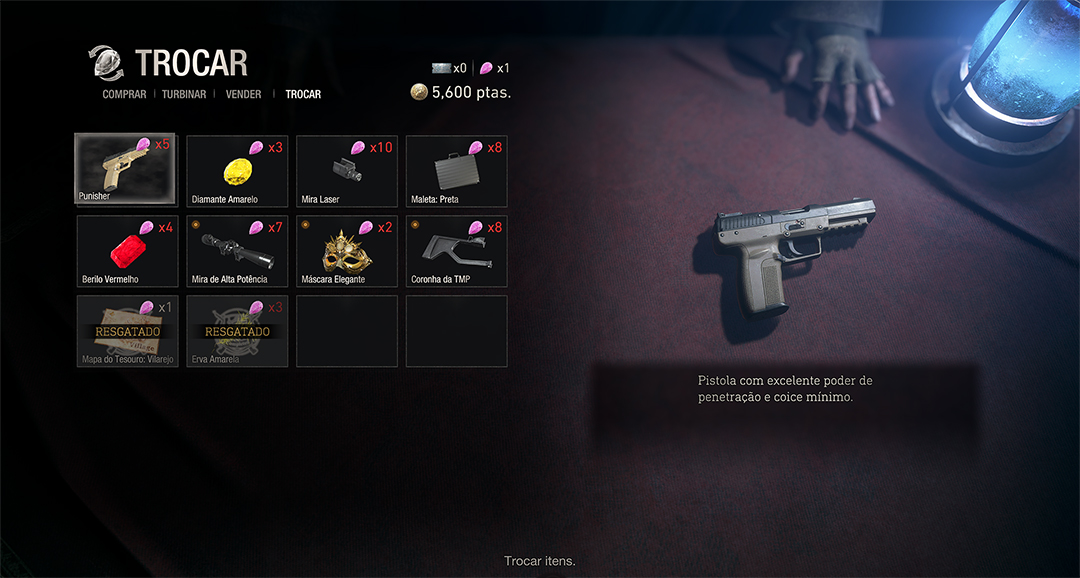Select the Maleta: Preta case

457,171
